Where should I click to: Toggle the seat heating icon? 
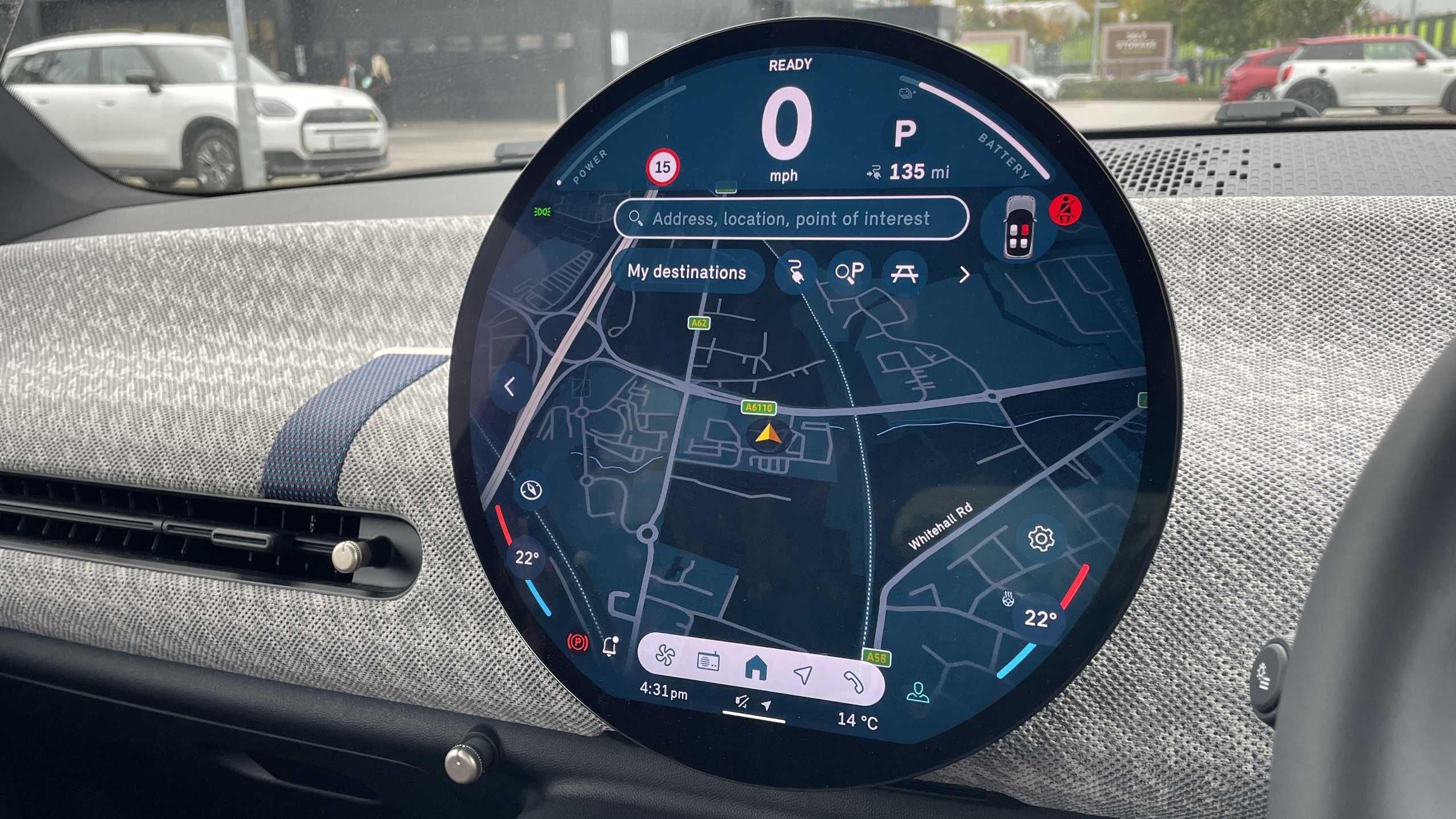[1008, 598]
